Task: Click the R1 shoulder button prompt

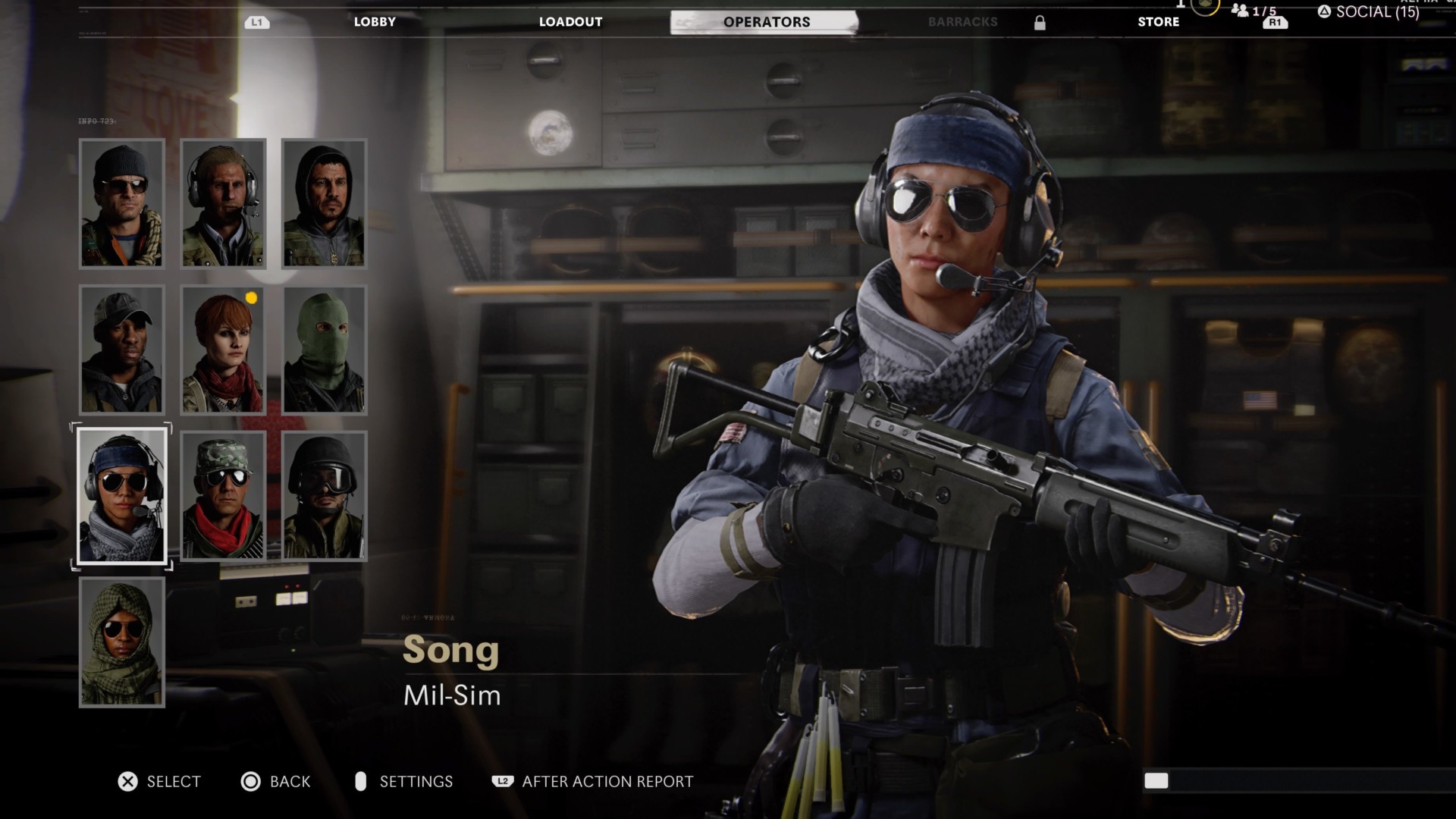Action: 1275,24
